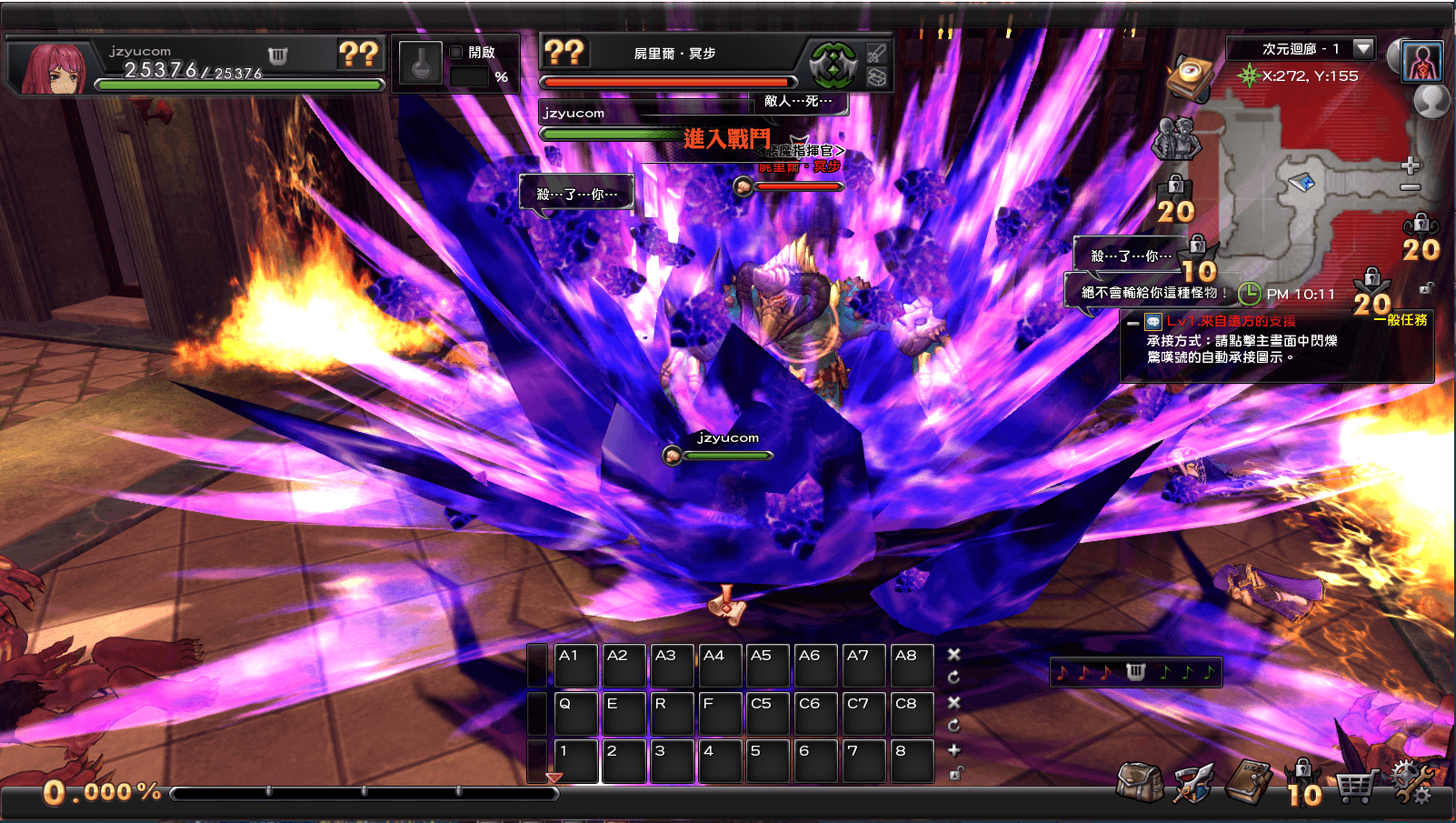This screenshot has height=823, width=1456.
Task: Click the refresh arrow beside the hotbar rows
Action: (953, 675)
